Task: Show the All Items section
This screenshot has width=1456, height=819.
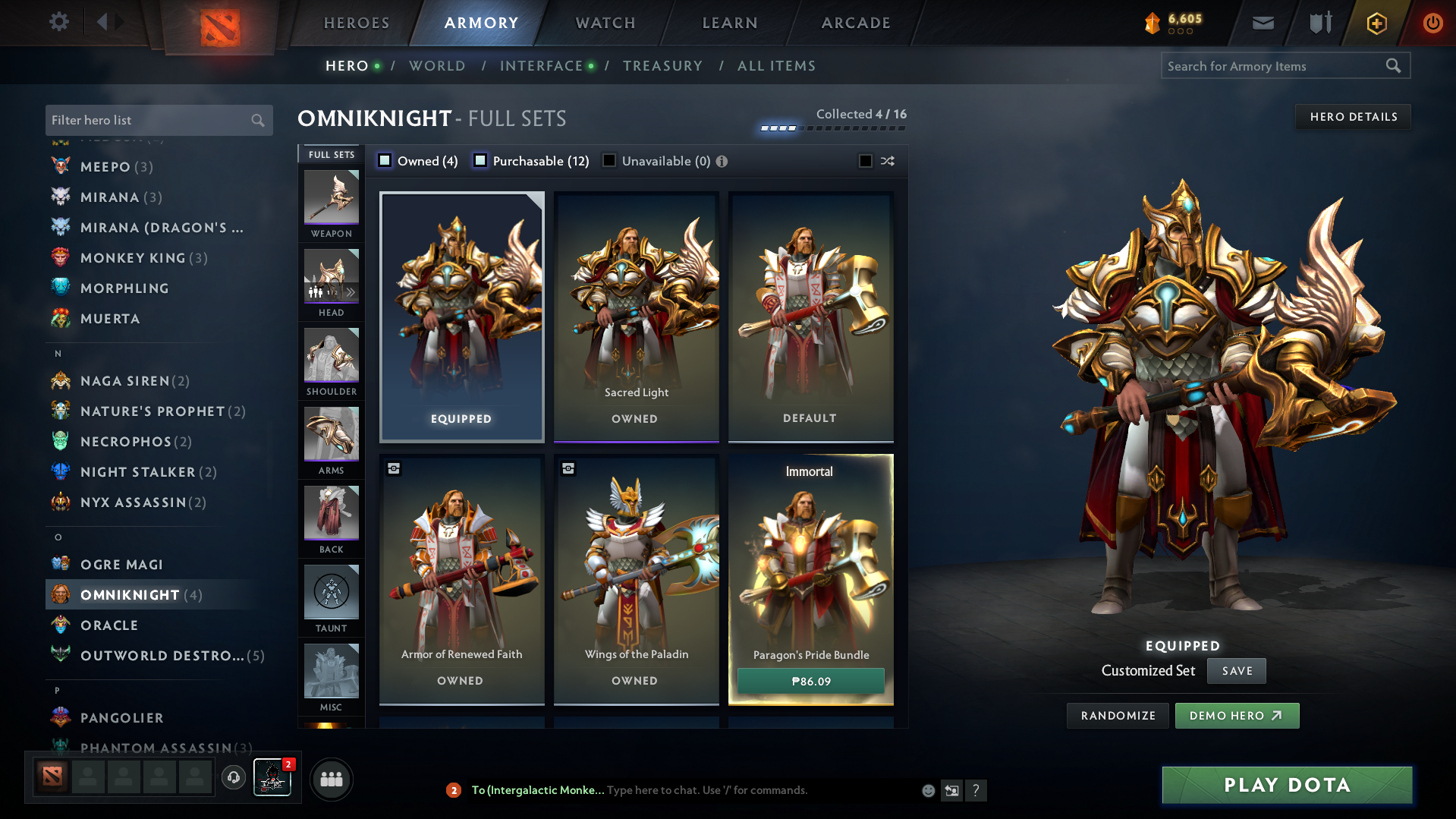Action: click(x=776, y=66)
